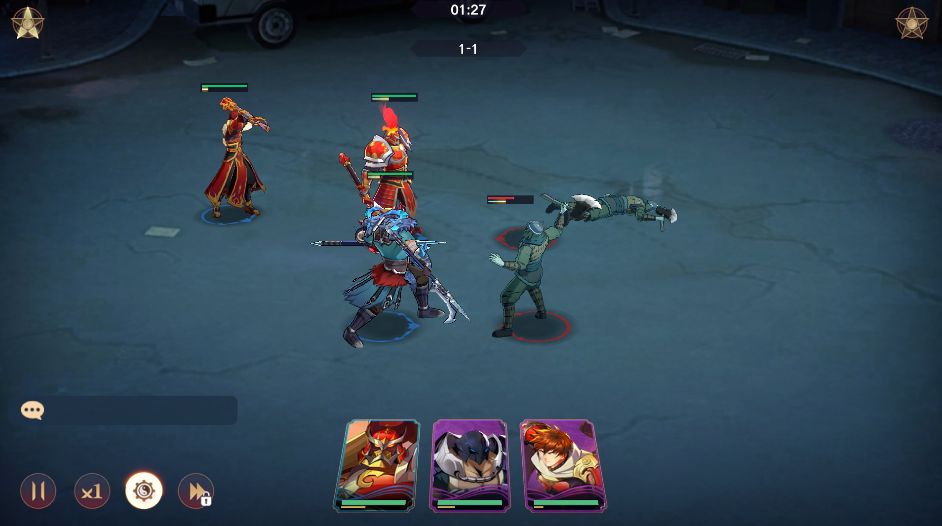Screen dimensions: 942x526
Task: Click the locked skip-battle fast-forward button
Action: click(x=195, y=491)
